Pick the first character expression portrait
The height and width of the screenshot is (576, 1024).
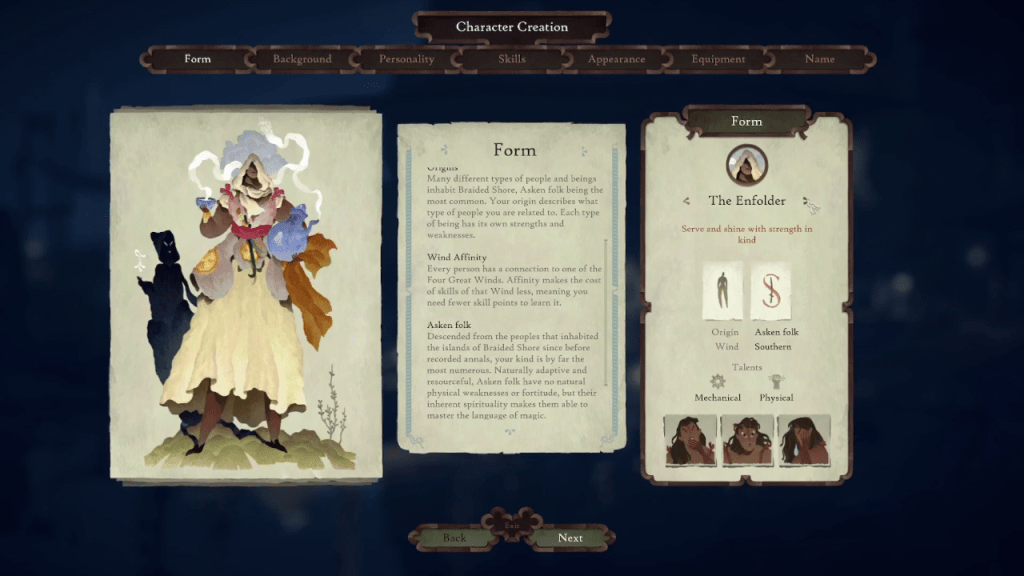(690, 440)
